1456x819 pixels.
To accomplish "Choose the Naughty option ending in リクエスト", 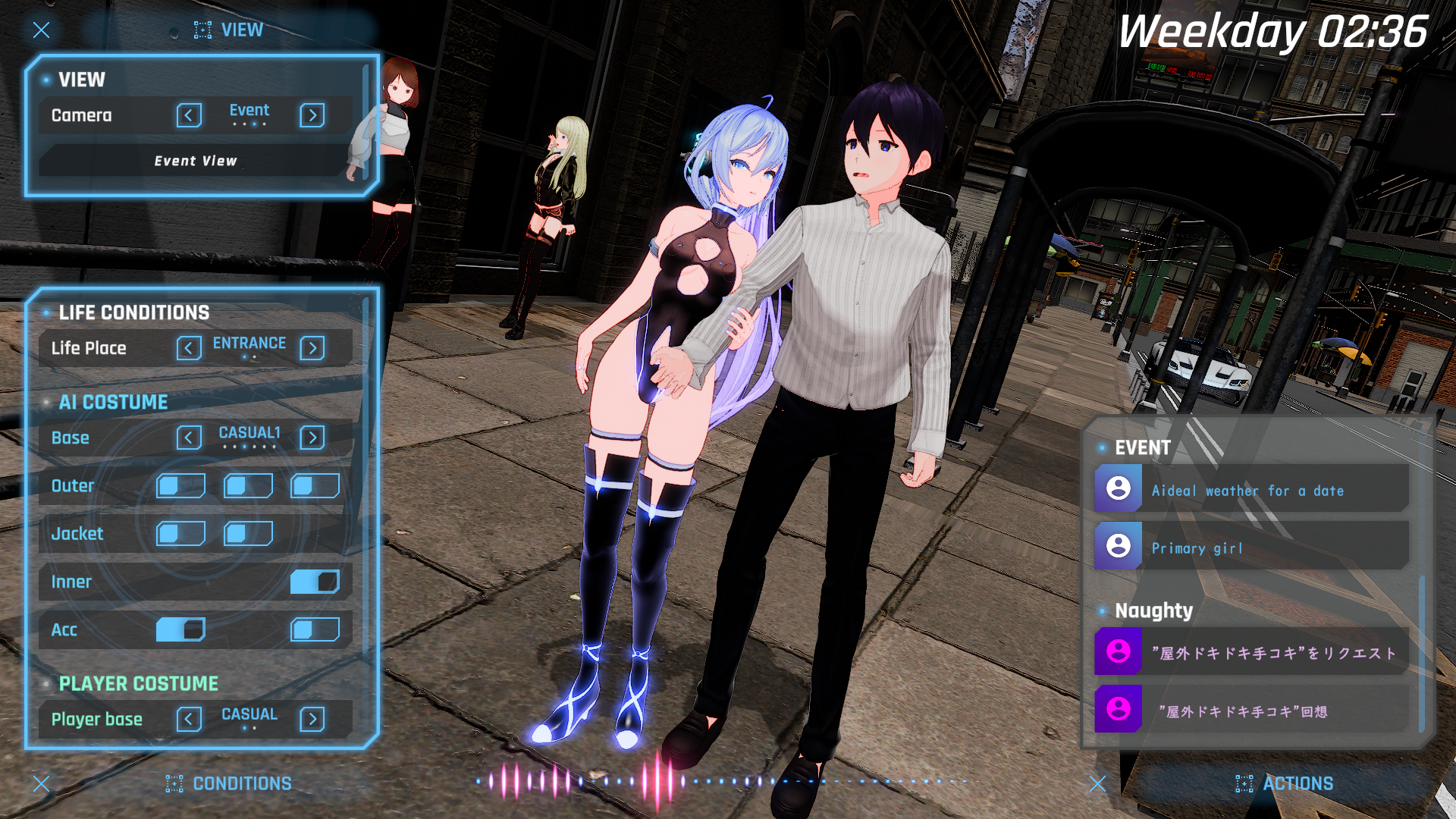I will click(1251, 652).
